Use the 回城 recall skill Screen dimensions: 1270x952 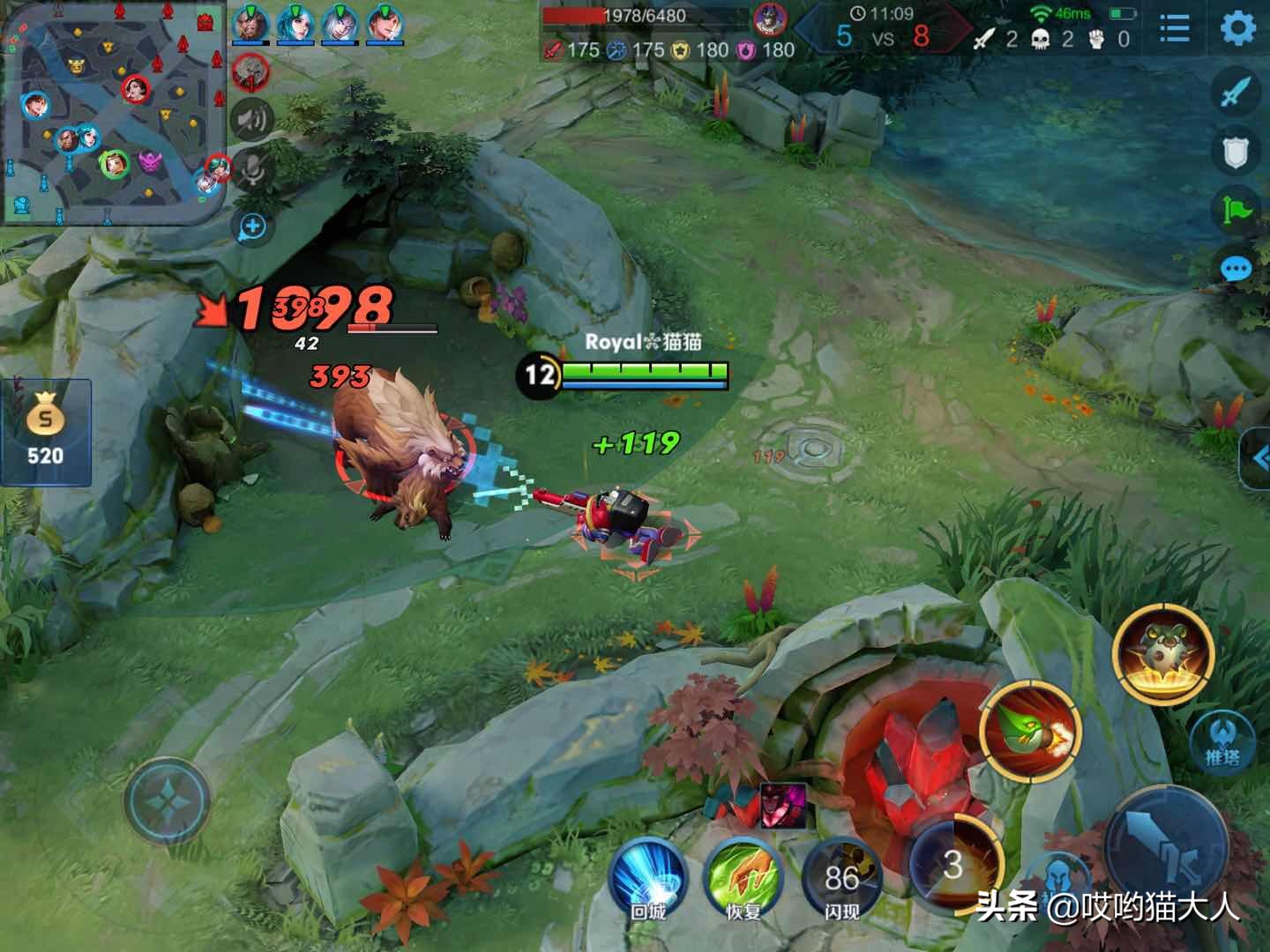pos(648,879)
